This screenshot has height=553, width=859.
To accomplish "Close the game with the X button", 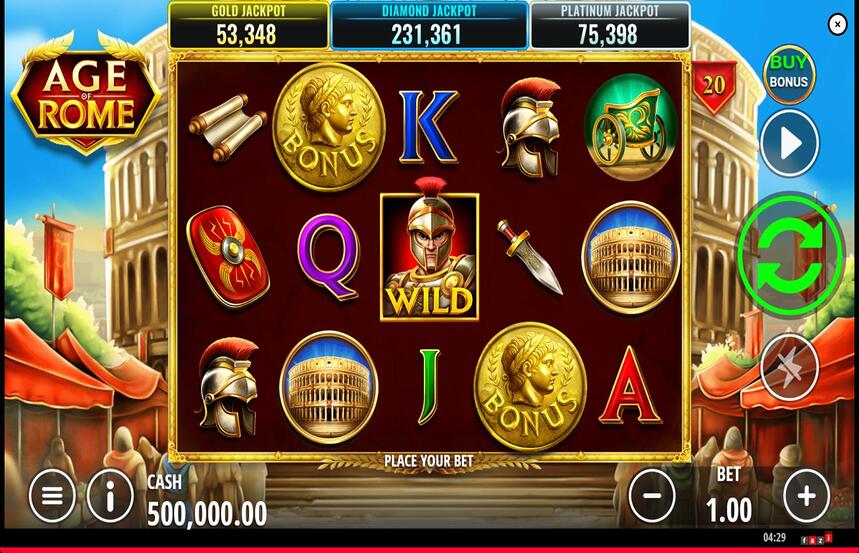I will tap(838, 25).
